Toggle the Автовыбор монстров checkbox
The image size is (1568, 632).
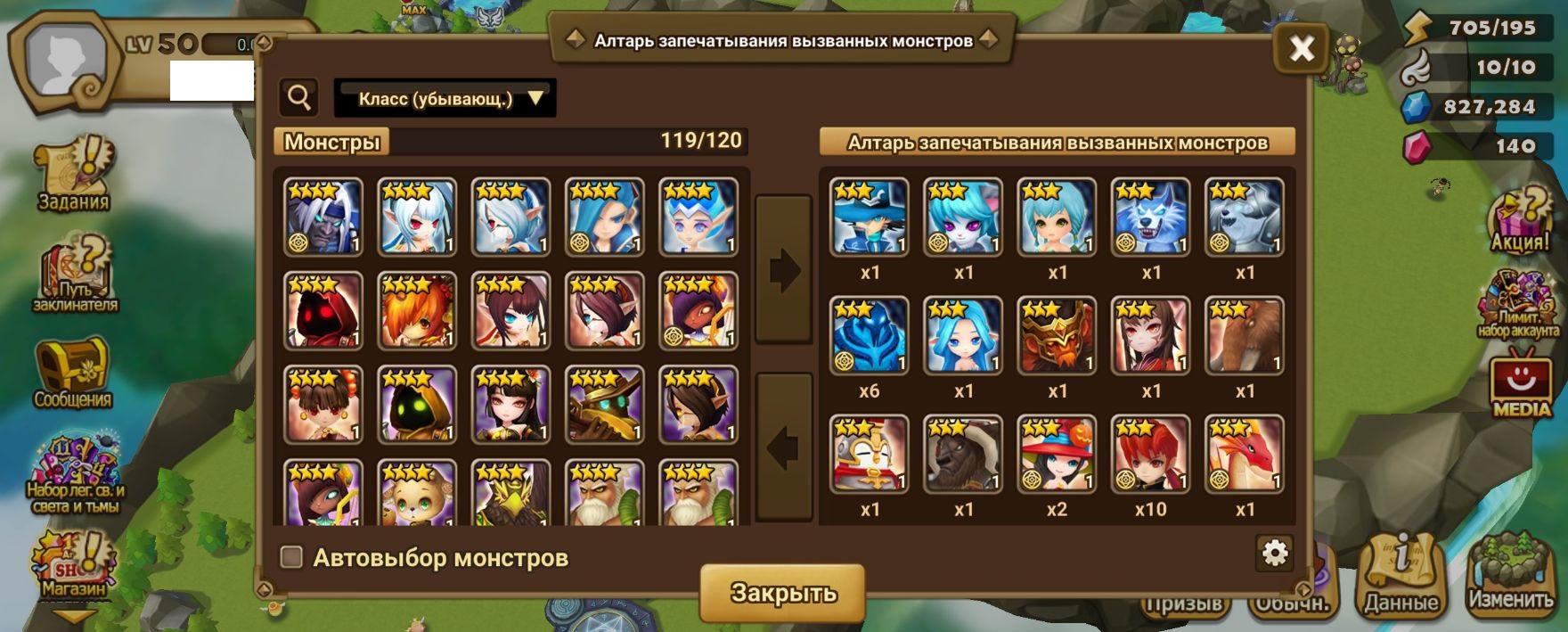tap(291, 557)
